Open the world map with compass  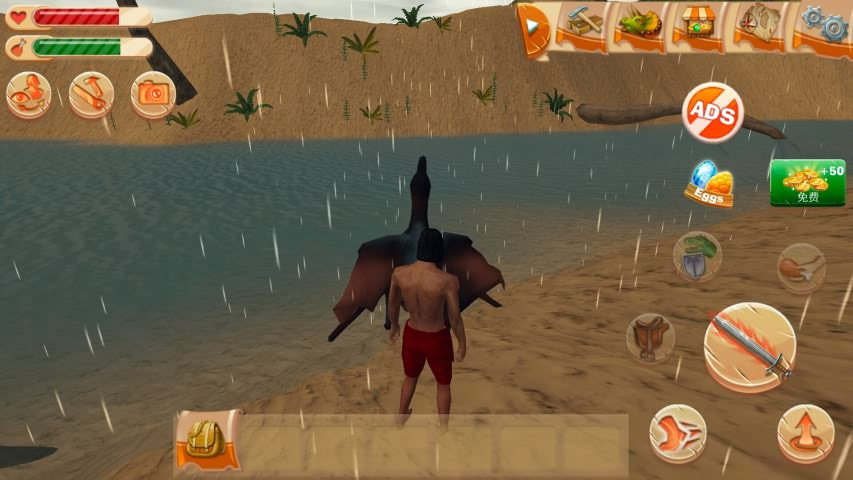point(760,25)
